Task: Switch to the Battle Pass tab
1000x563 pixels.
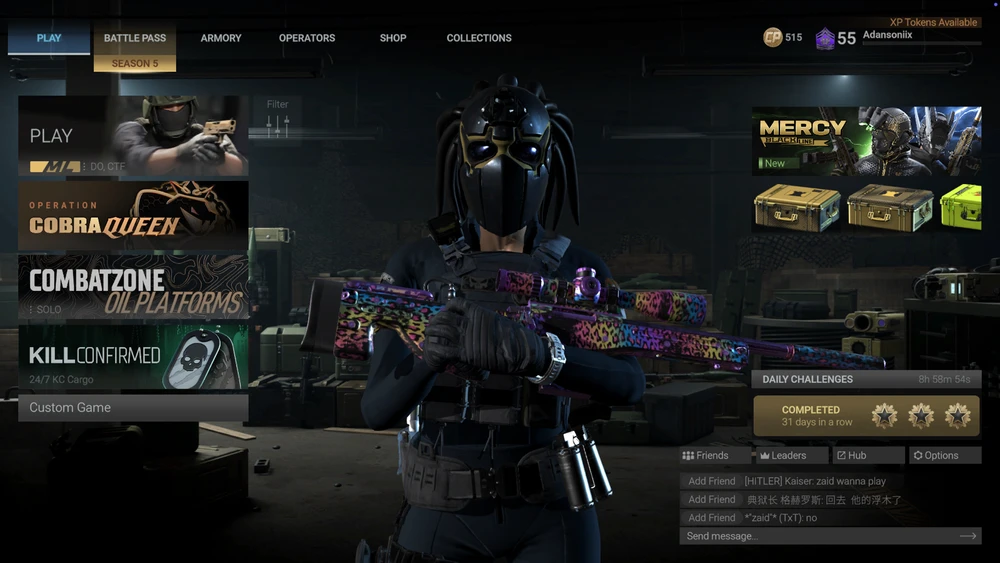Action: pyautogui.click(x=135, y=39)
